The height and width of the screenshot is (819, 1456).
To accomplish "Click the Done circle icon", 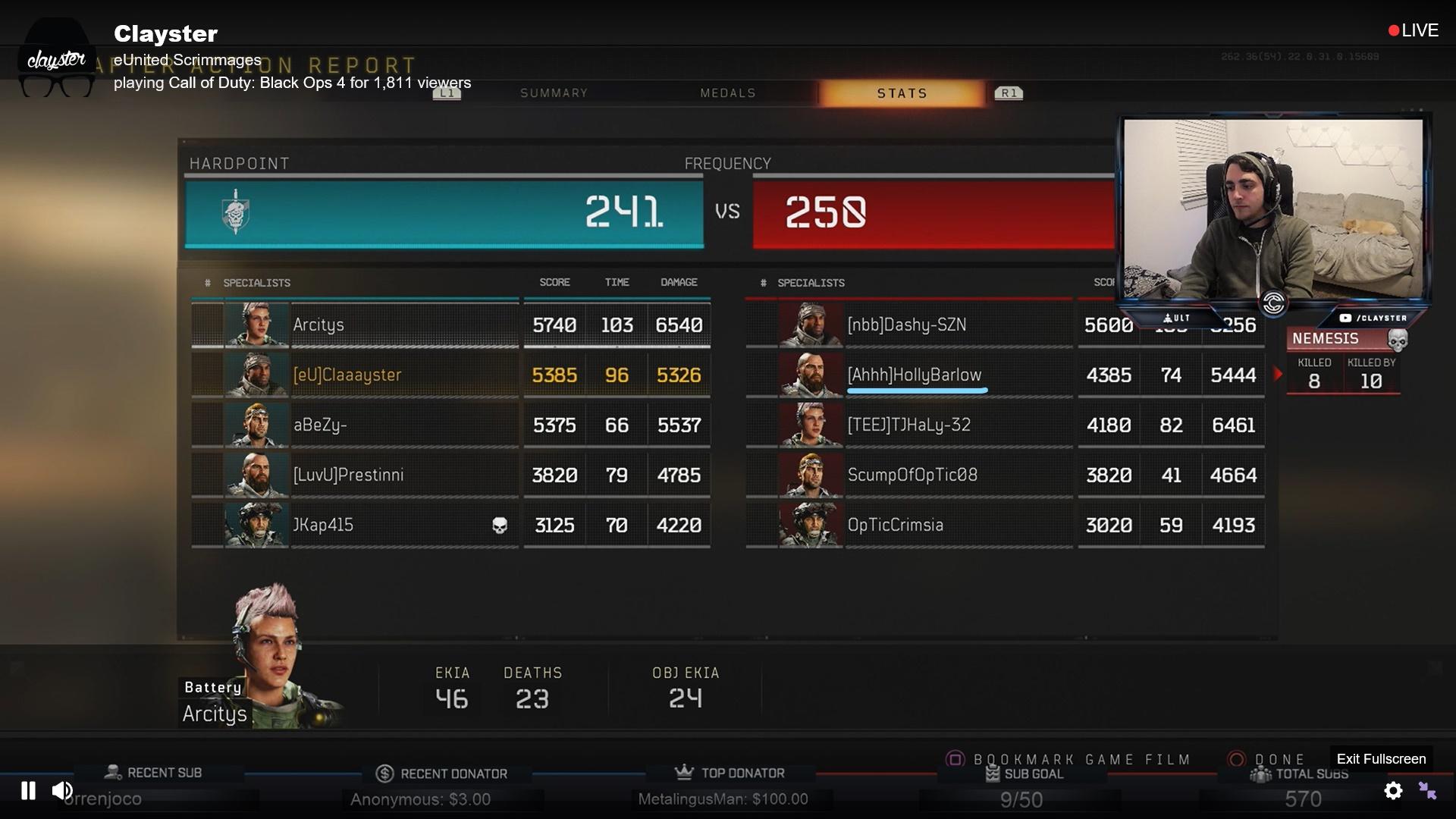I will (x=1235, y=758).
